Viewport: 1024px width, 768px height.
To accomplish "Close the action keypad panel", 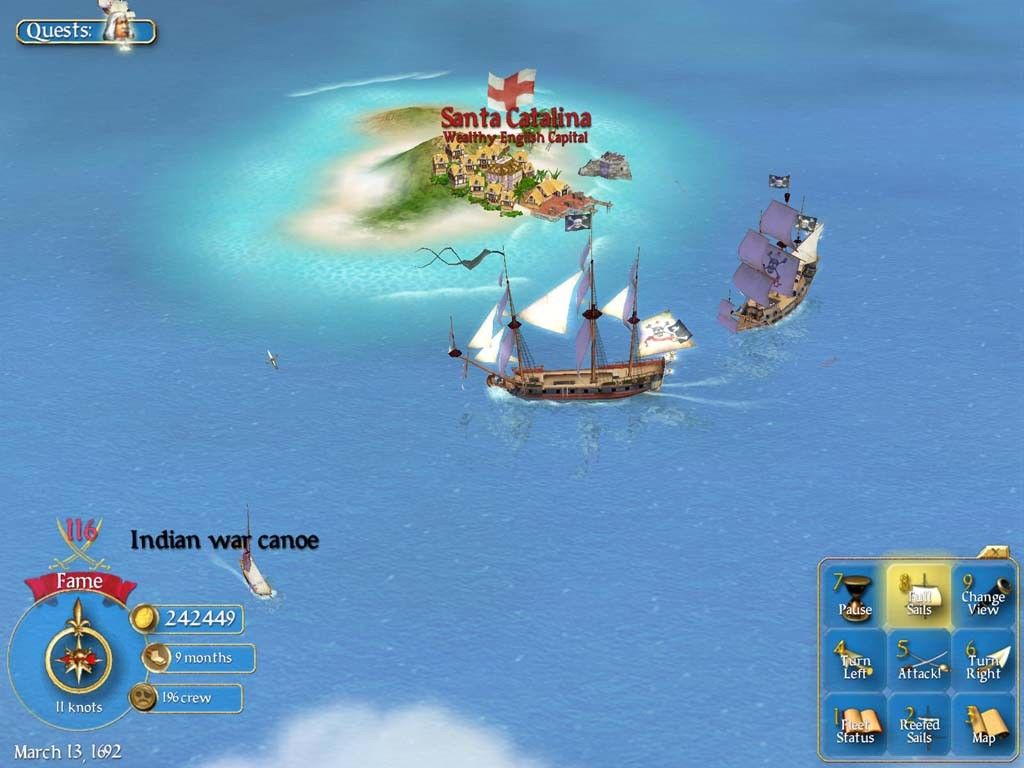I will click(x=996, y=551).
